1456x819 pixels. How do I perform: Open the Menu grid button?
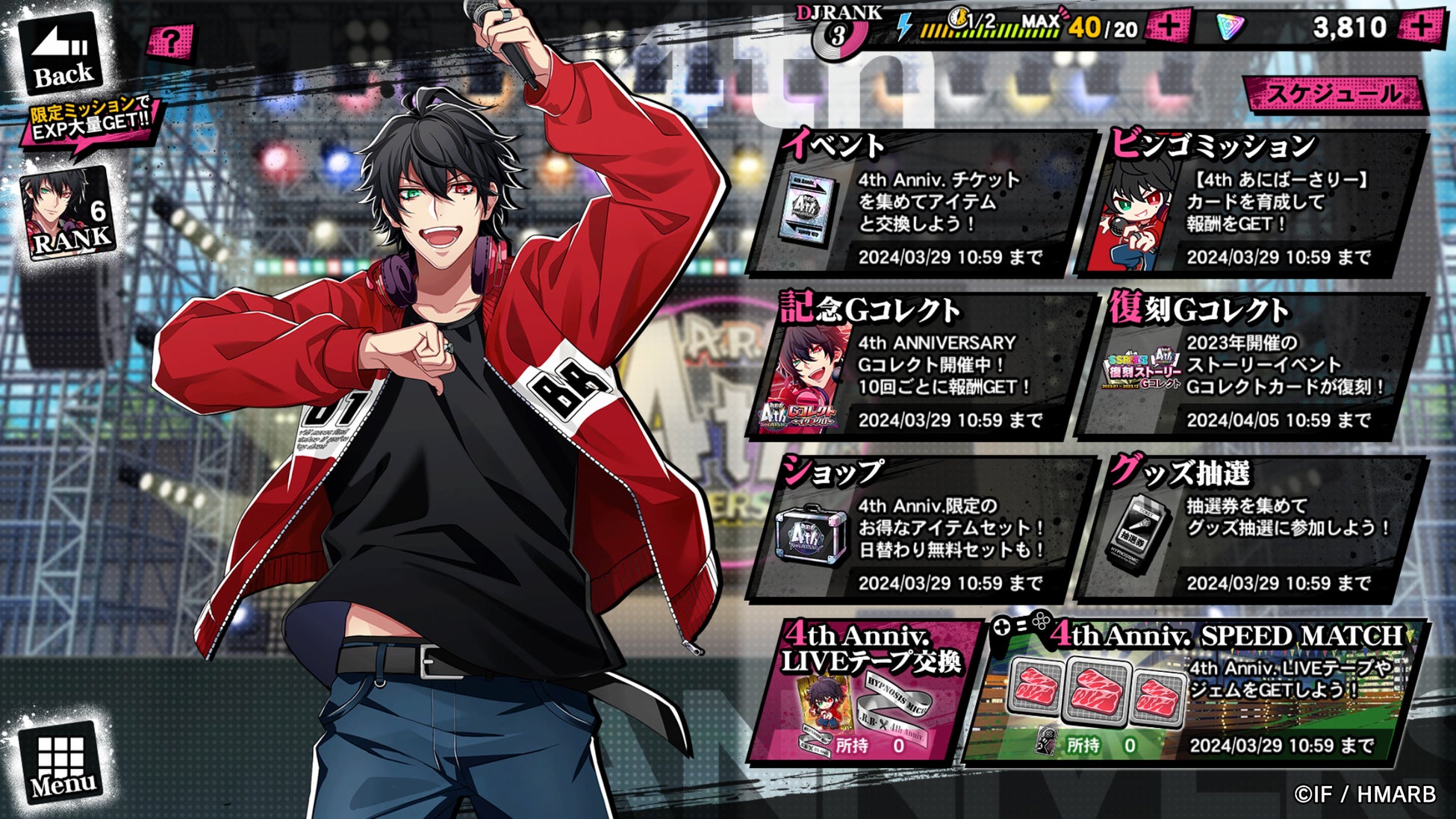[x=62, y=763]
